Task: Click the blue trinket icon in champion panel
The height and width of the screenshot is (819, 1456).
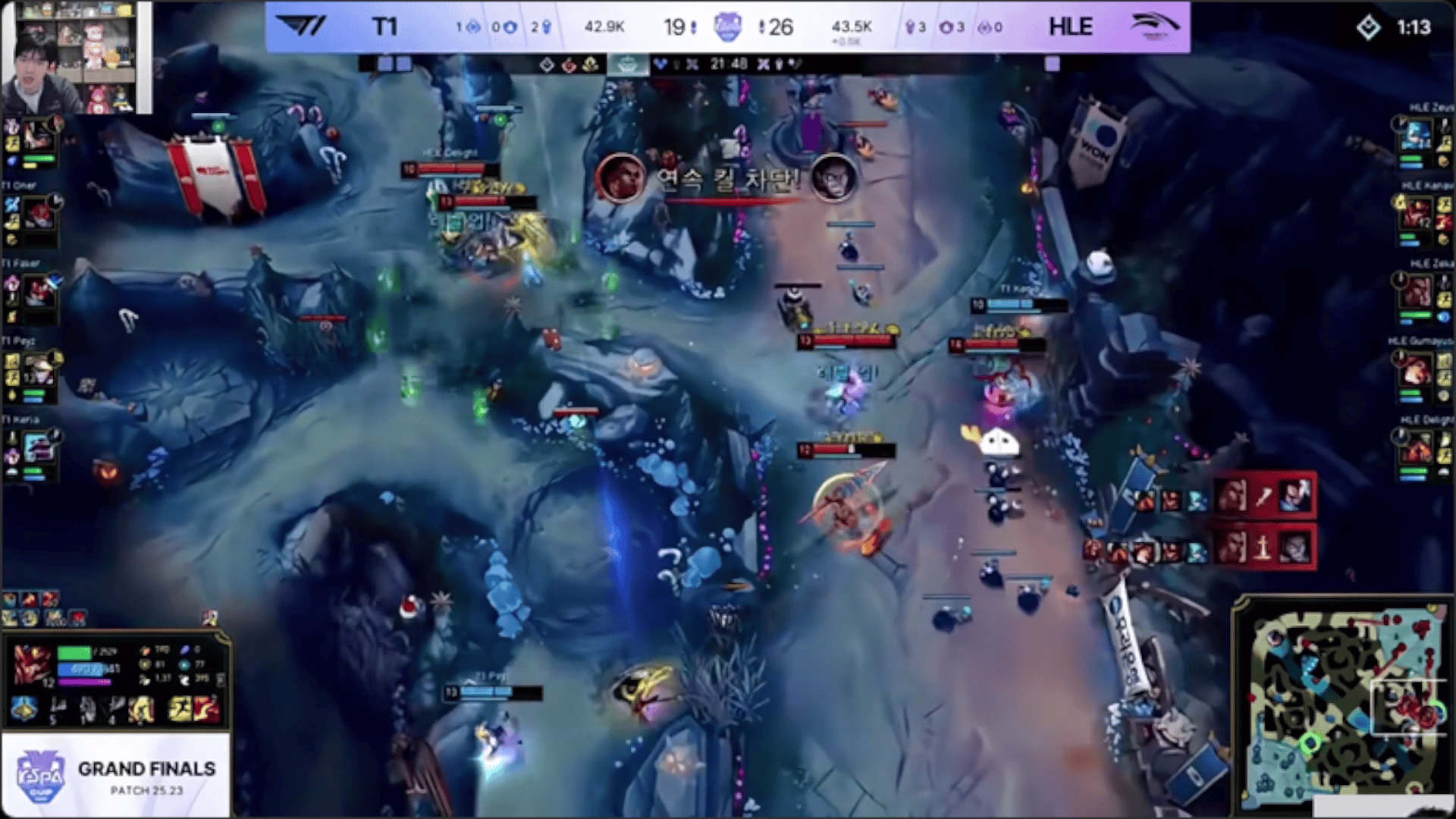Action: click(24, 709)
